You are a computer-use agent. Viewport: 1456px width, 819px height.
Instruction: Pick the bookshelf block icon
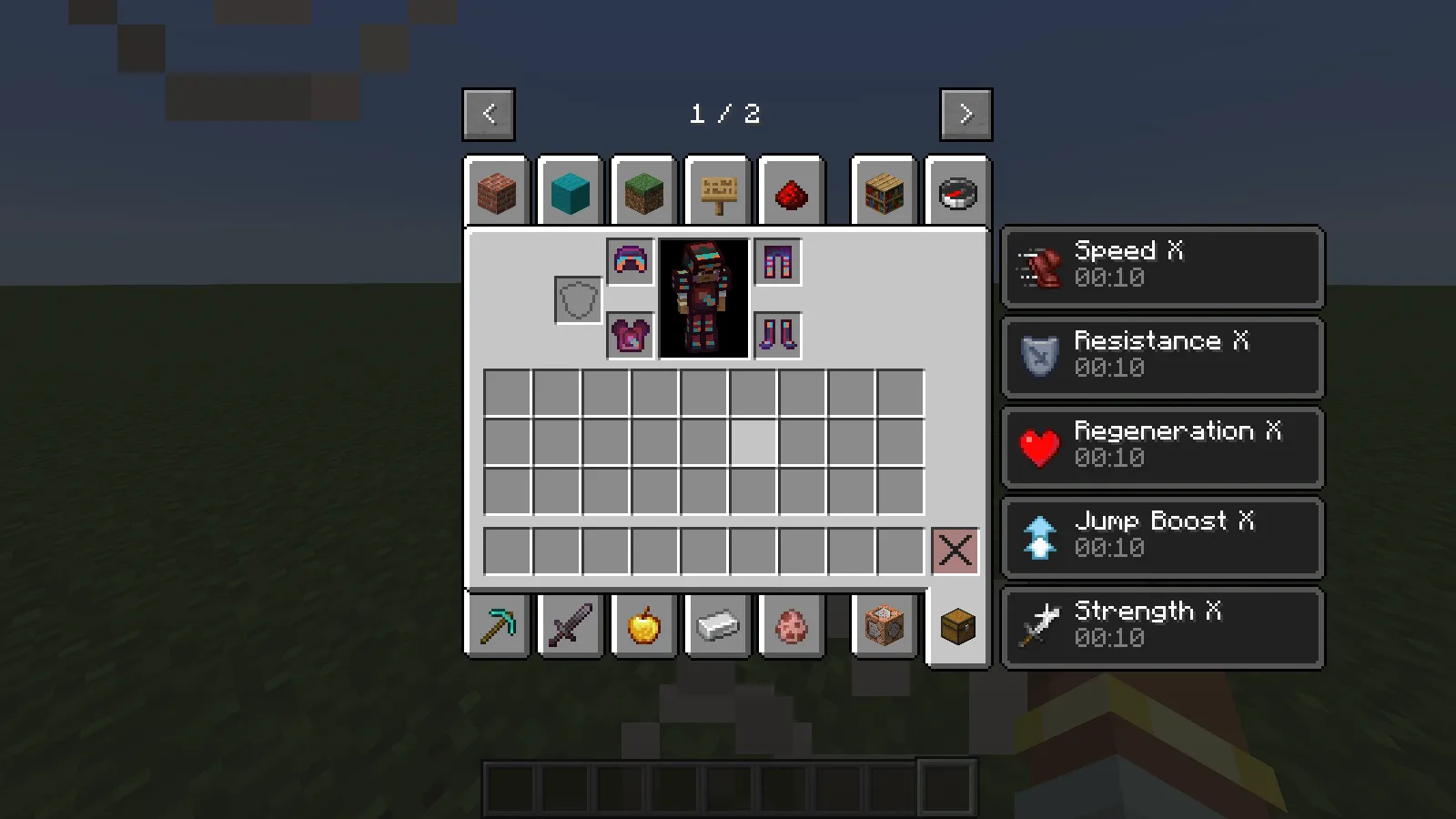[x=884, y=192]
